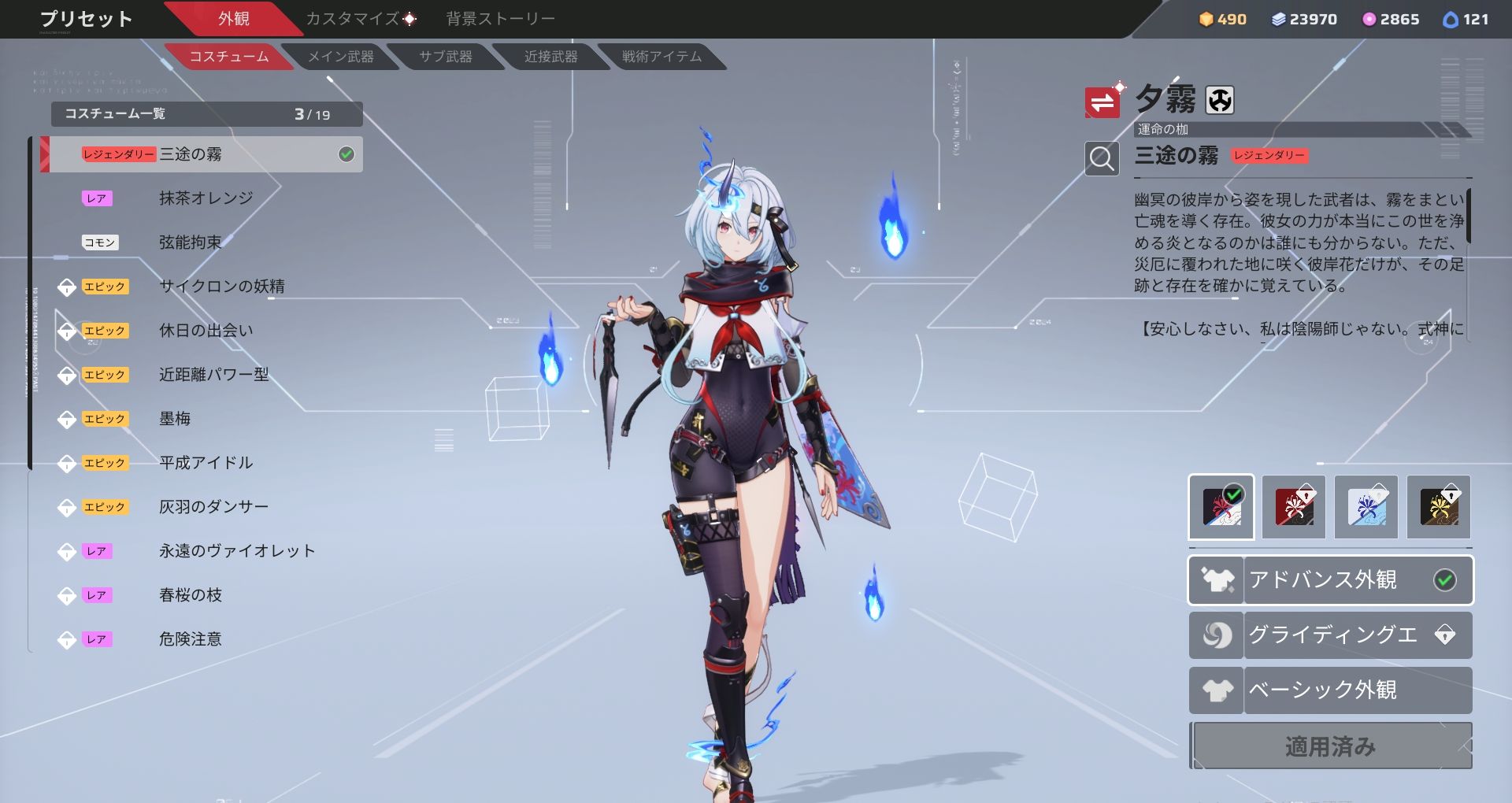
Task: Select the 危険注意 costume
Action: pyautogui.click(x=190, y=639)
